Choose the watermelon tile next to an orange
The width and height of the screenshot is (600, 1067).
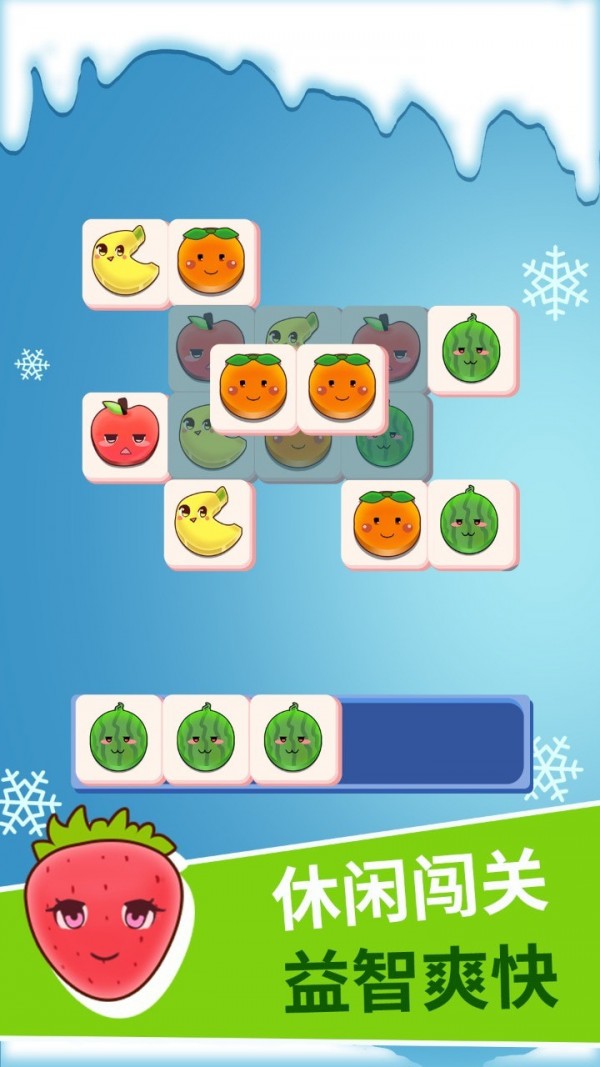471,523
